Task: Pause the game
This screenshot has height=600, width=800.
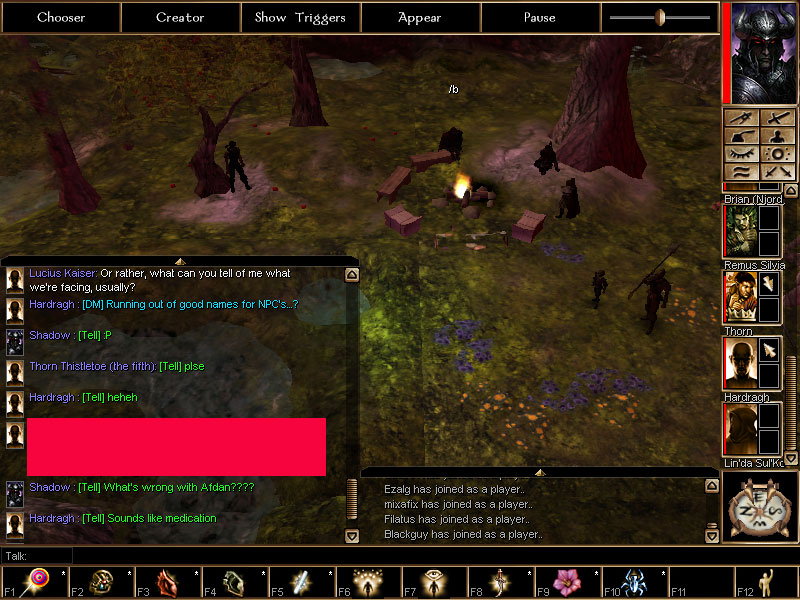Action: click(540, 17)
